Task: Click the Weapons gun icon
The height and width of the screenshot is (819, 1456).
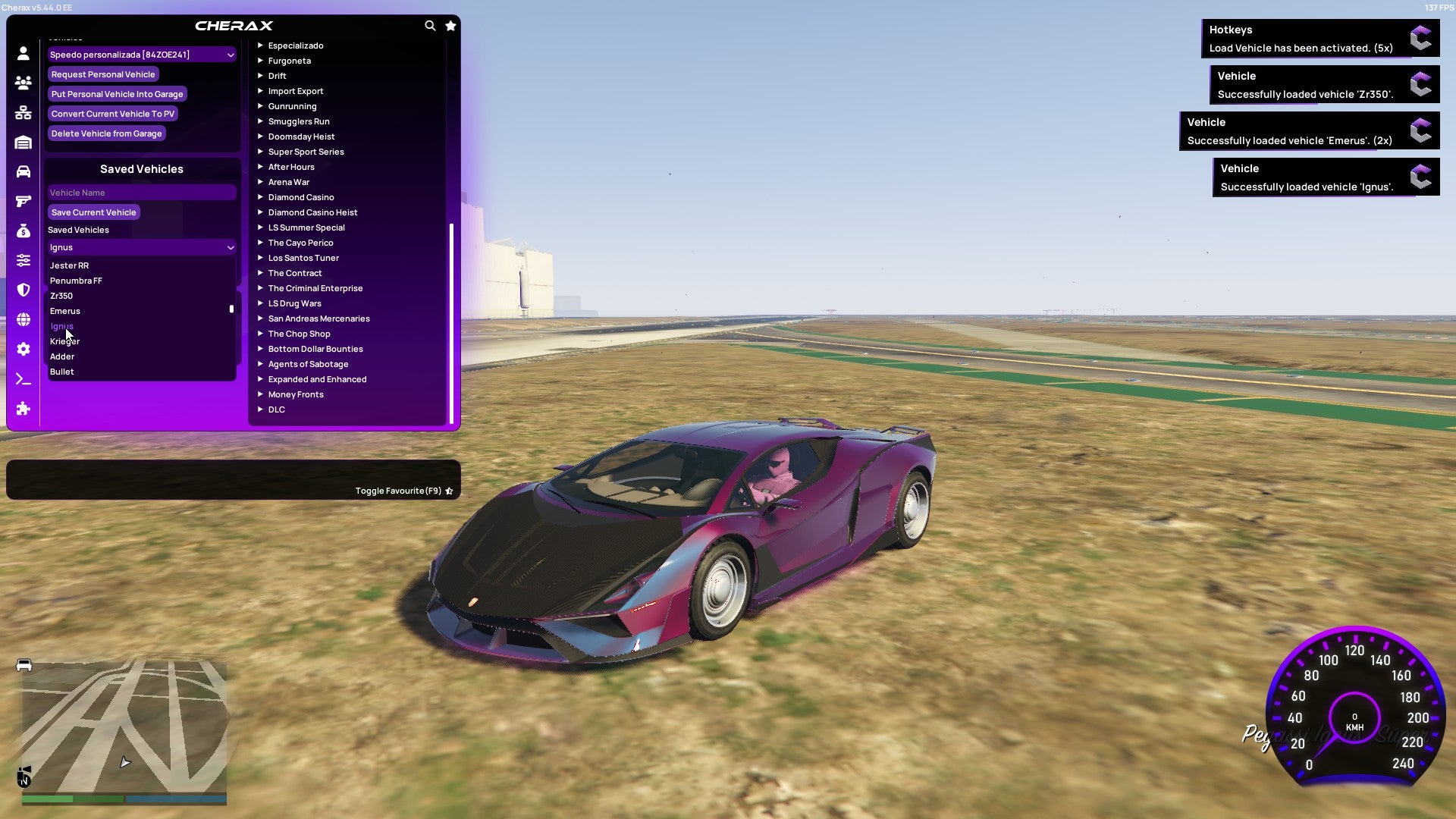Action: pos(23,201)
